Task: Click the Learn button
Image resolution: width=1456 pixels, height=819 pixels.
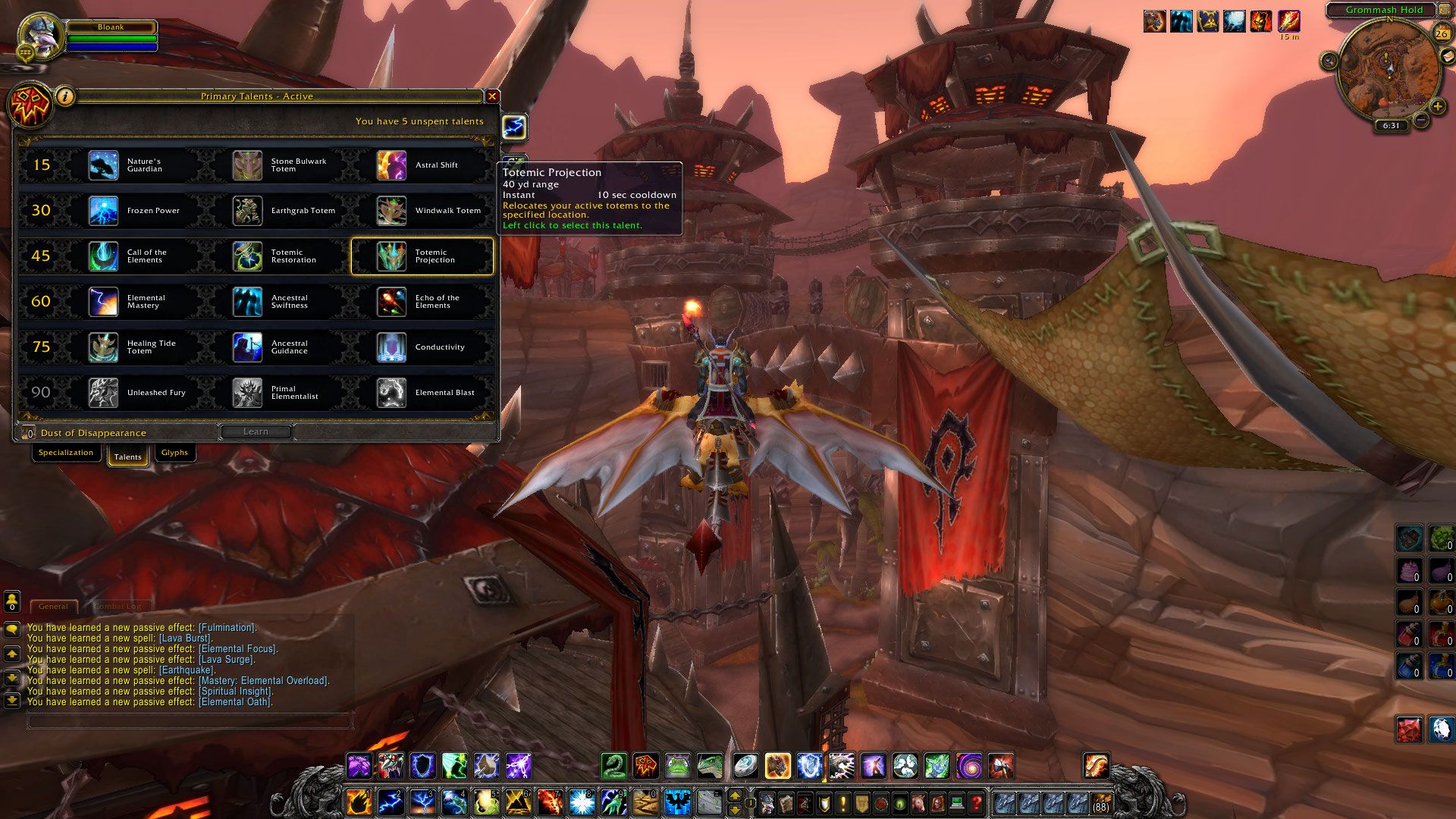Action: 256,431
